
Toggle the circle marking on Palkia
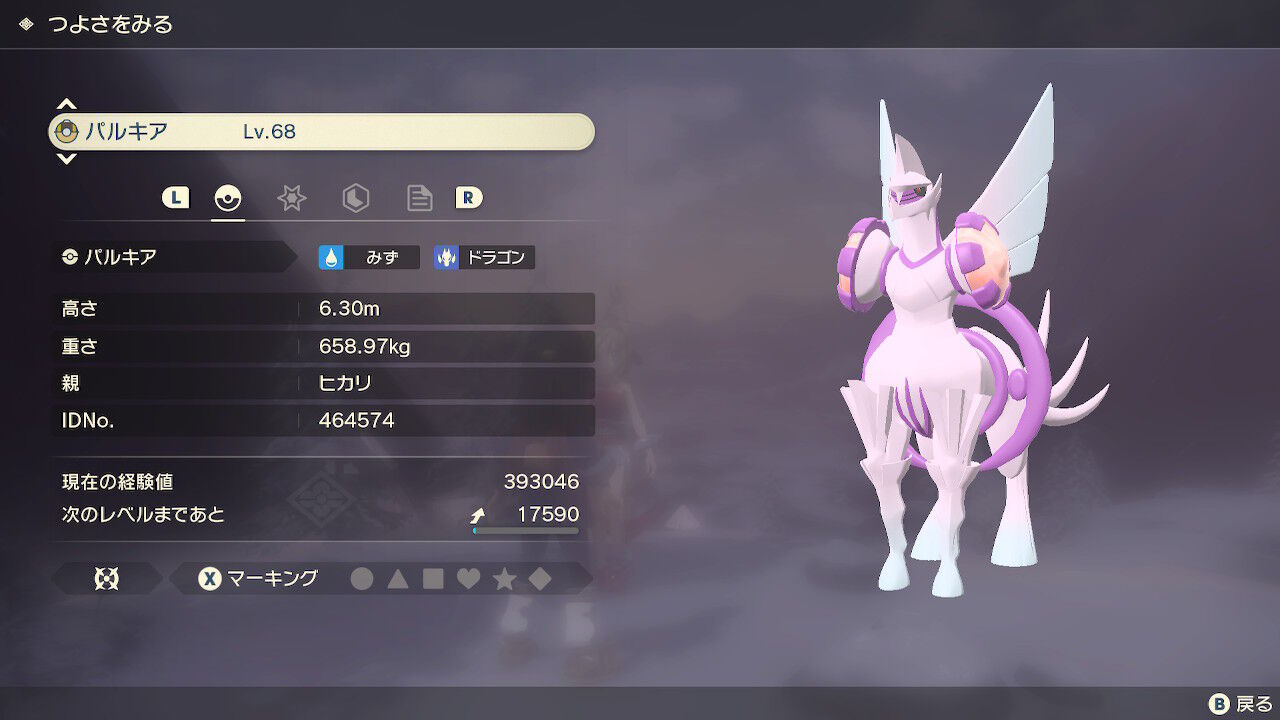coord(362,578)
